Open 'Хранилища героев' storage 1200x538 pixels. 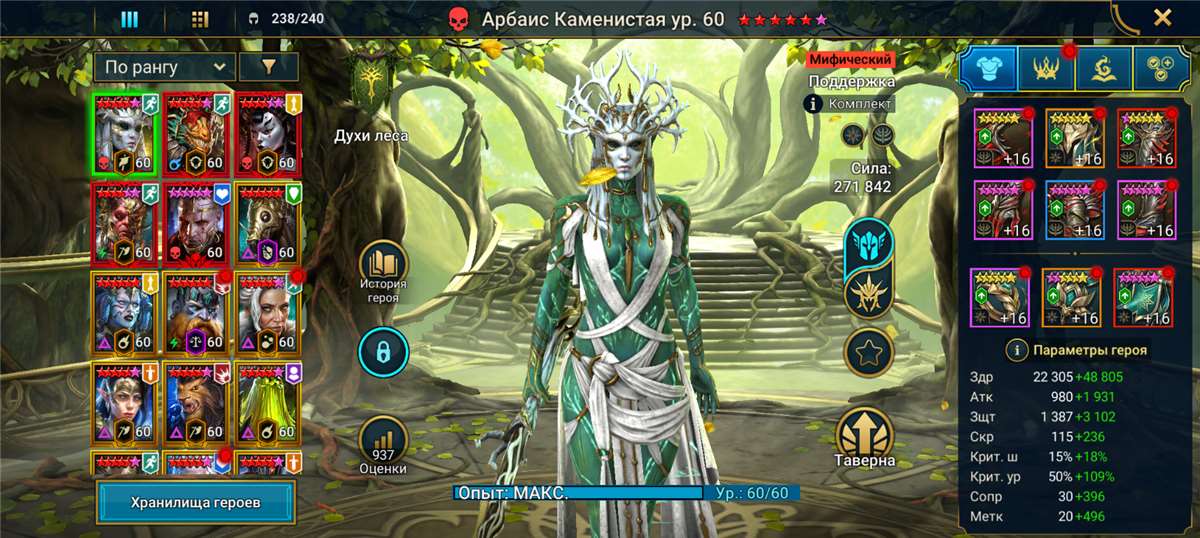(196, 502)
